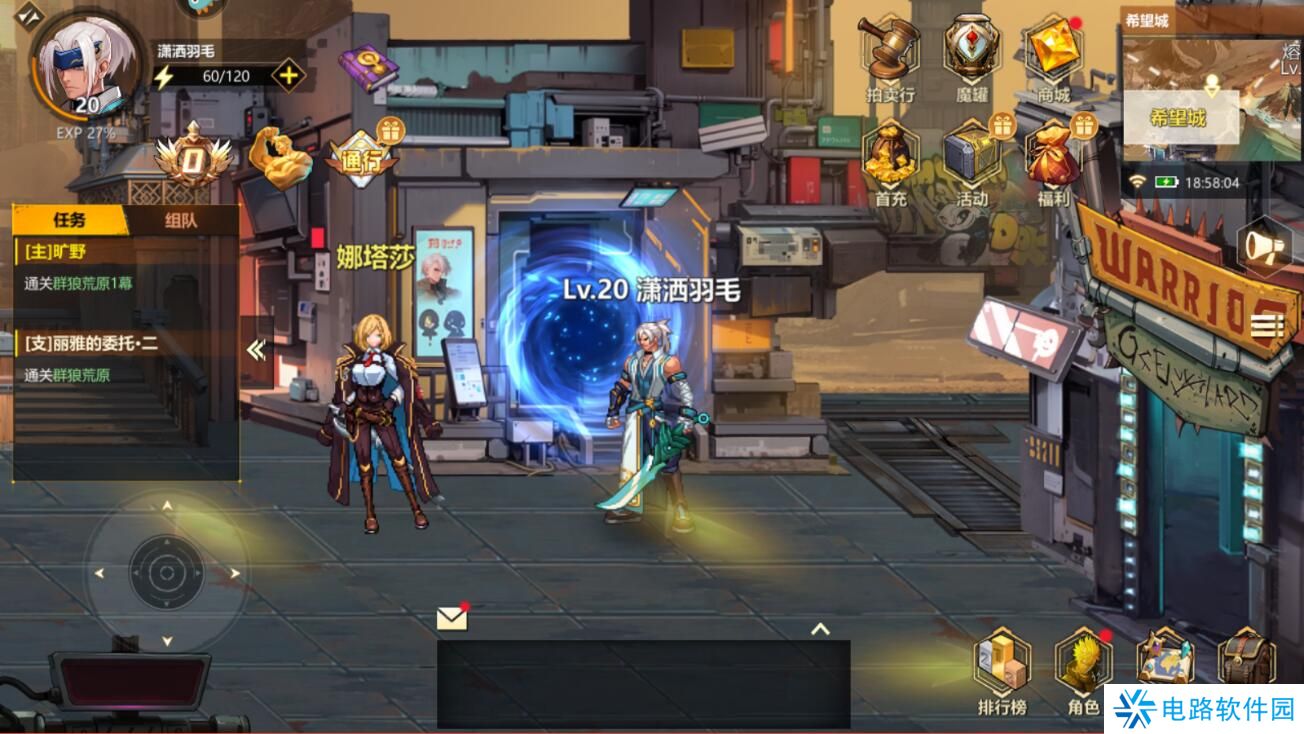This screenshot has height=734, width=1304.
Task: Open the 魔罐 magic jar
Action: coord(972,54)
